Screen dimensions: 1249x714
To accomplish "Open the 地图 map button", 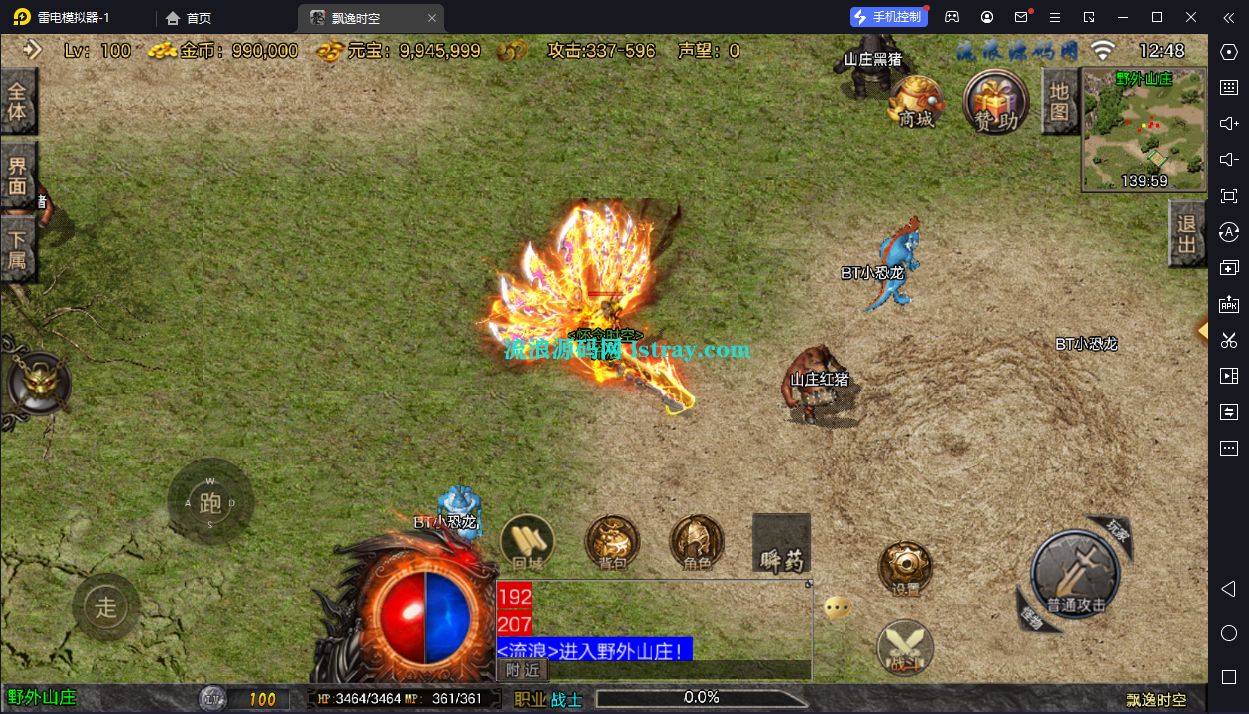I will pos(1059,101).
